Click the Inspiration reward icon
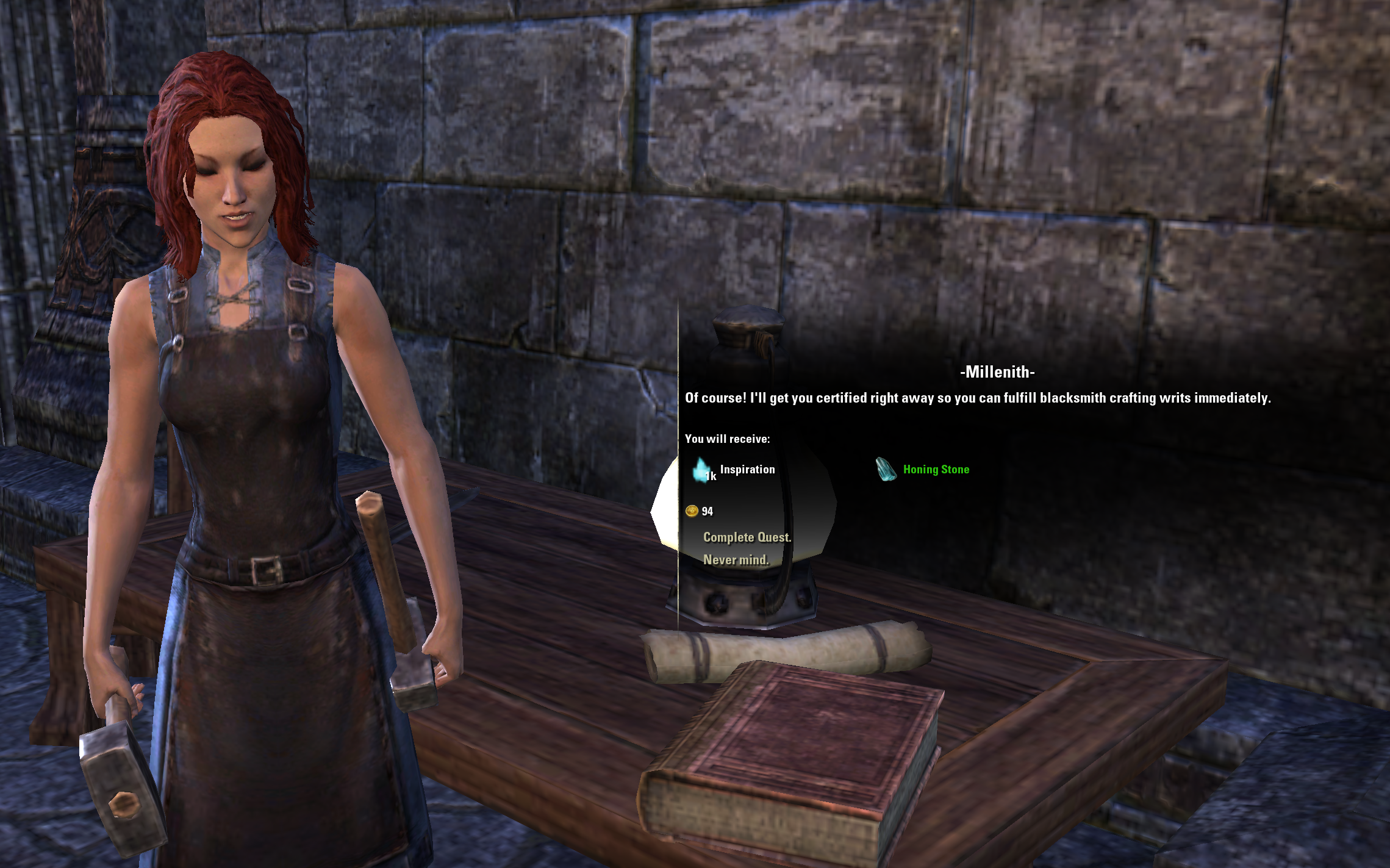 [x=703, y=470]
